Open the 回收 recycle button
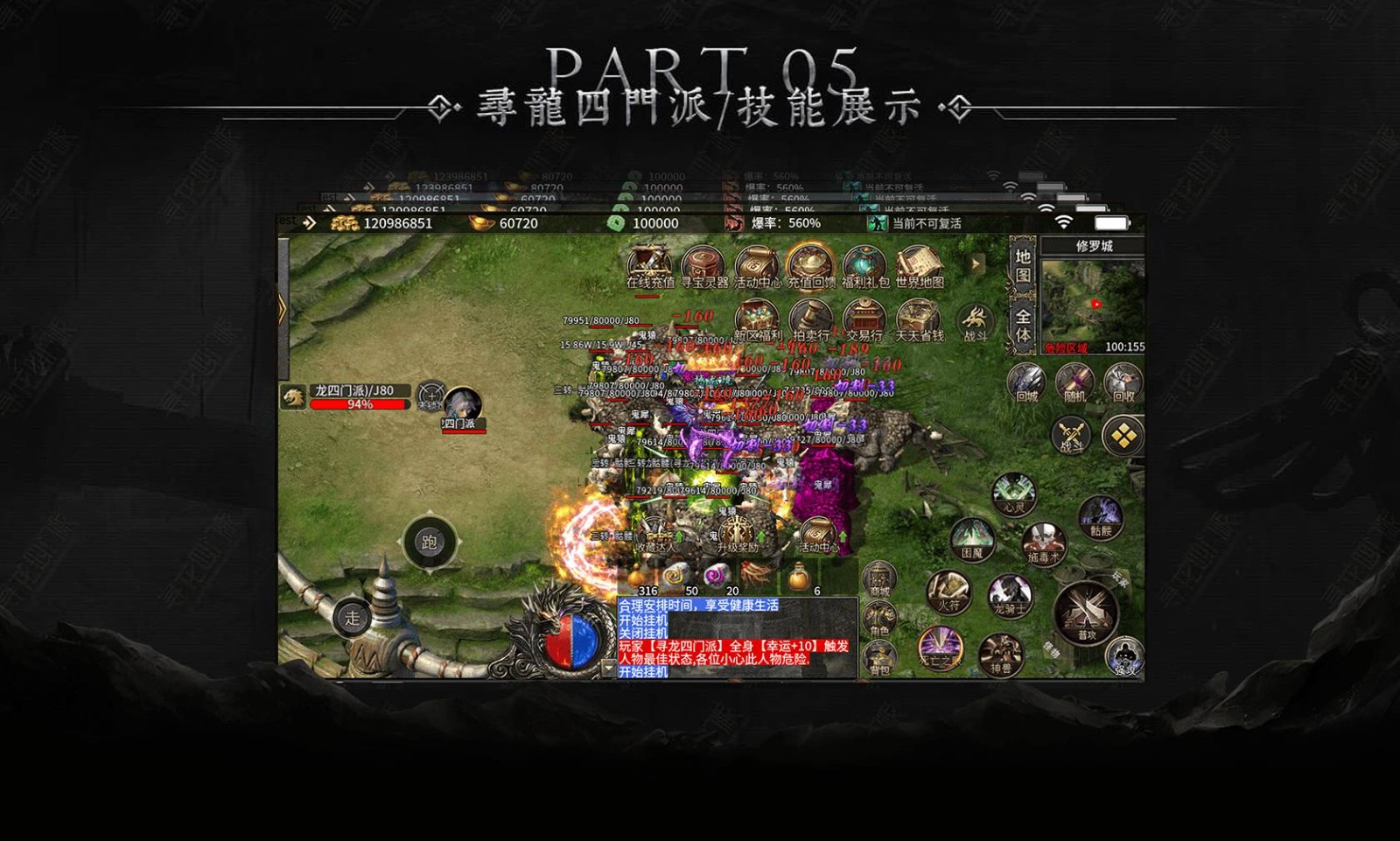1400x841 pixels. click(x=1123, y=383)
